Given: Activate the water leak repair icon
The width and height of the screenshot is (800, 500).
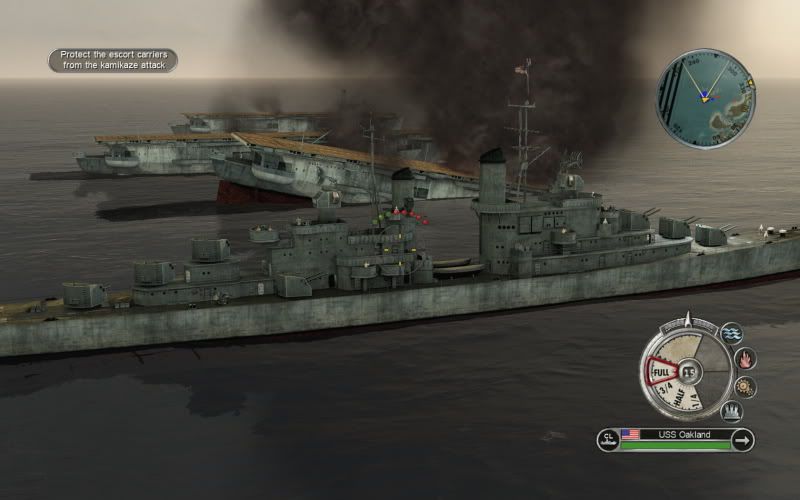Looking at the screenshot, I should (x=732, y=333).
